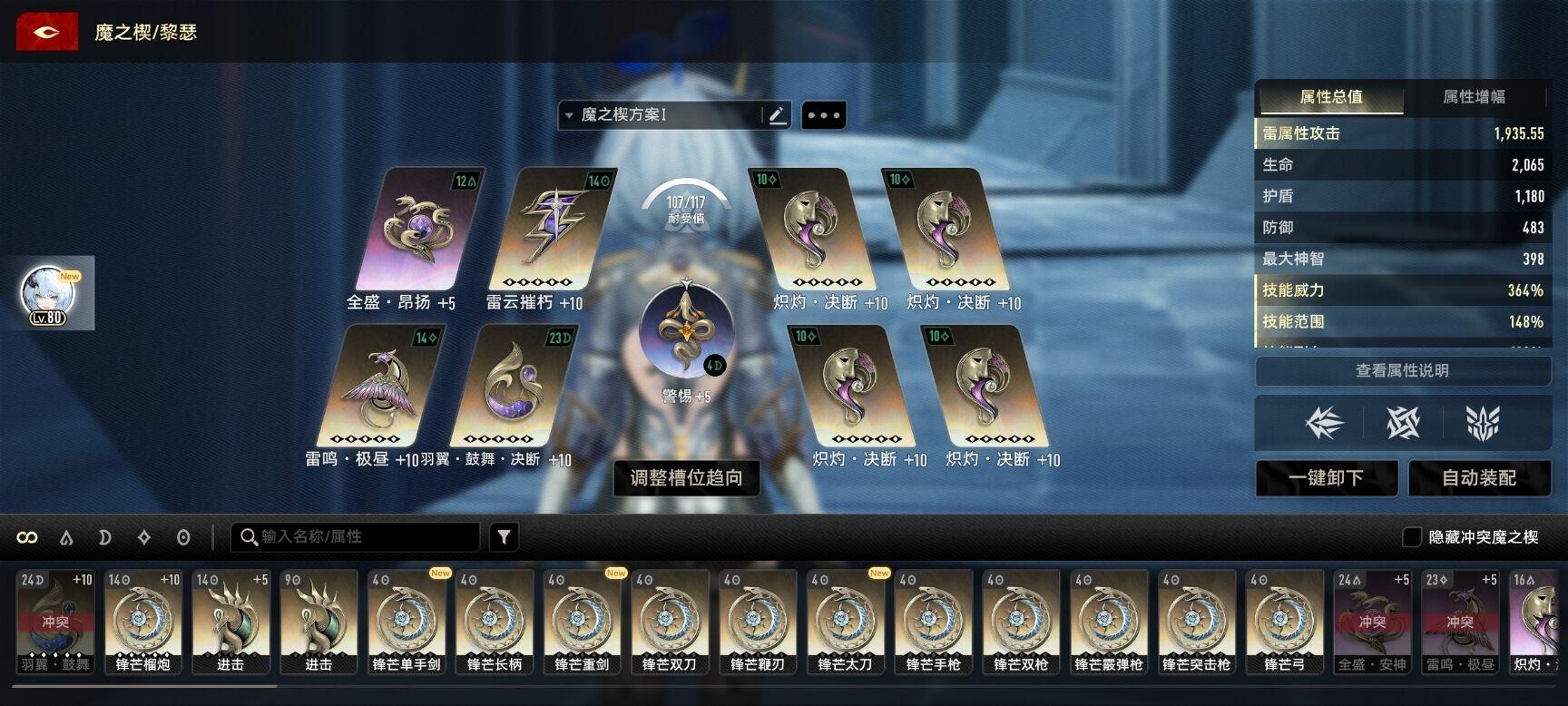Switch to the 属性增幅 tab

pos(1473,97)
